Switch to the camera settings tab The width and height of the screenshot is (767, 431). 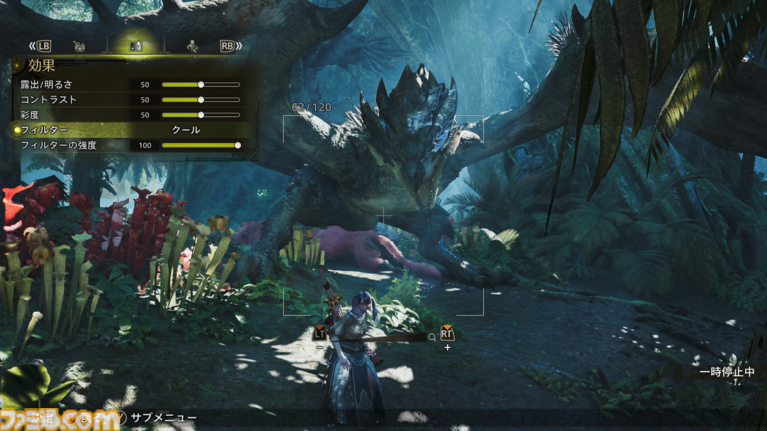(x=79, y=46)
